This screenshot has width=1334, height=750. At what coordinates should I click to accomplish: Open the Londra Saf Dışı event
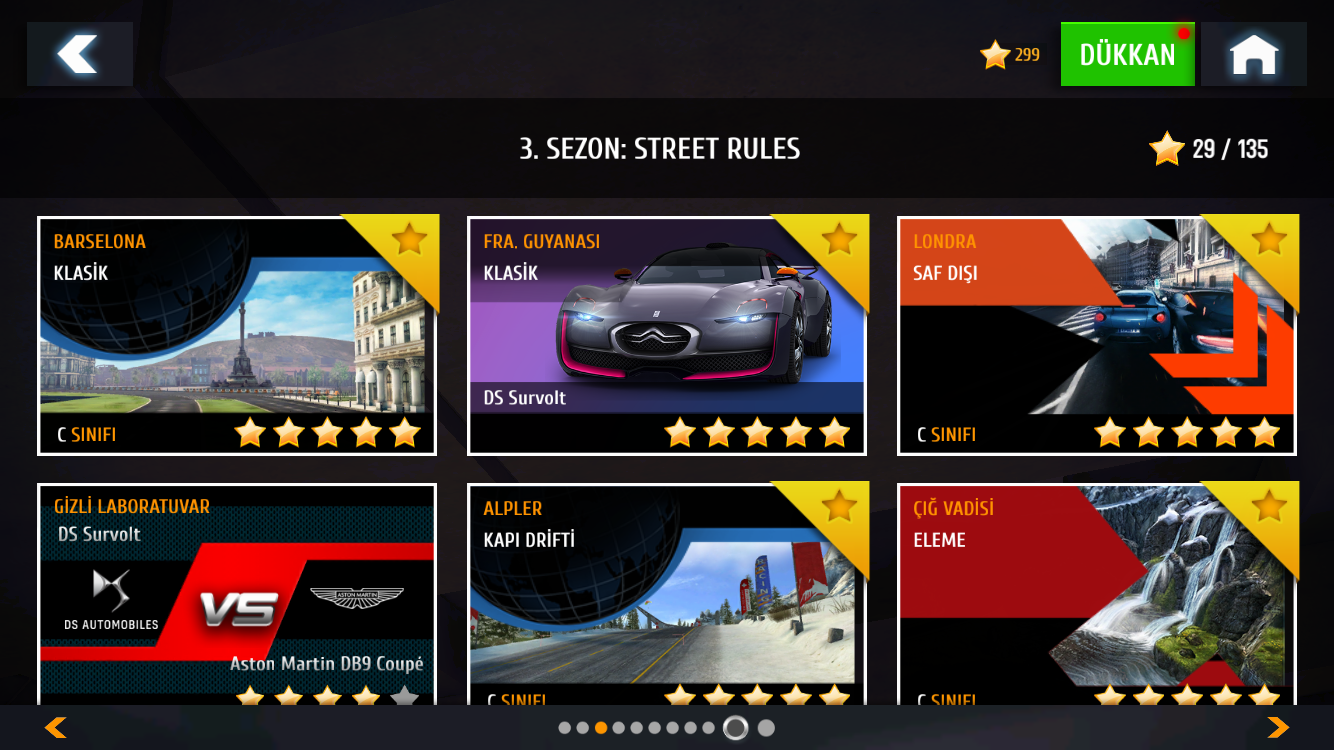(1097, 336)
